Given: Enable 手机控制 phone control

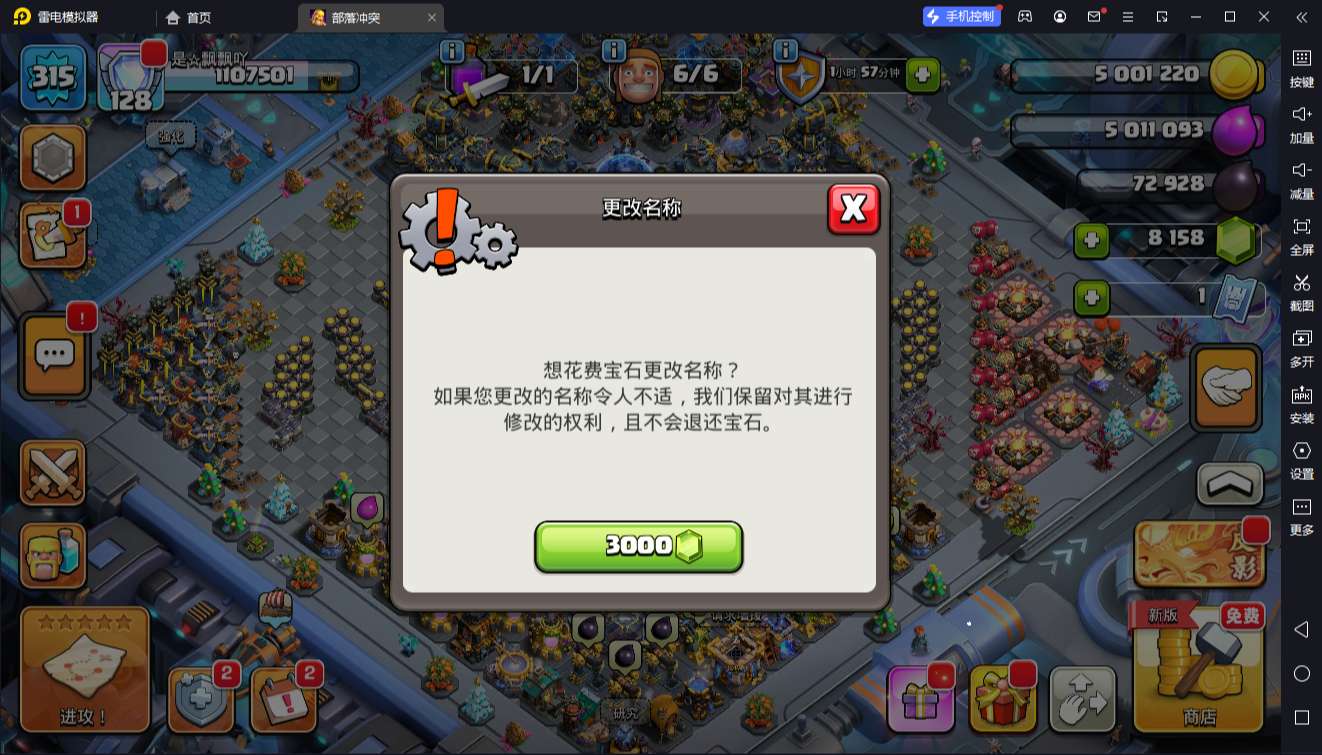Looking at the screenshot, I should click(x=960, y=16).
